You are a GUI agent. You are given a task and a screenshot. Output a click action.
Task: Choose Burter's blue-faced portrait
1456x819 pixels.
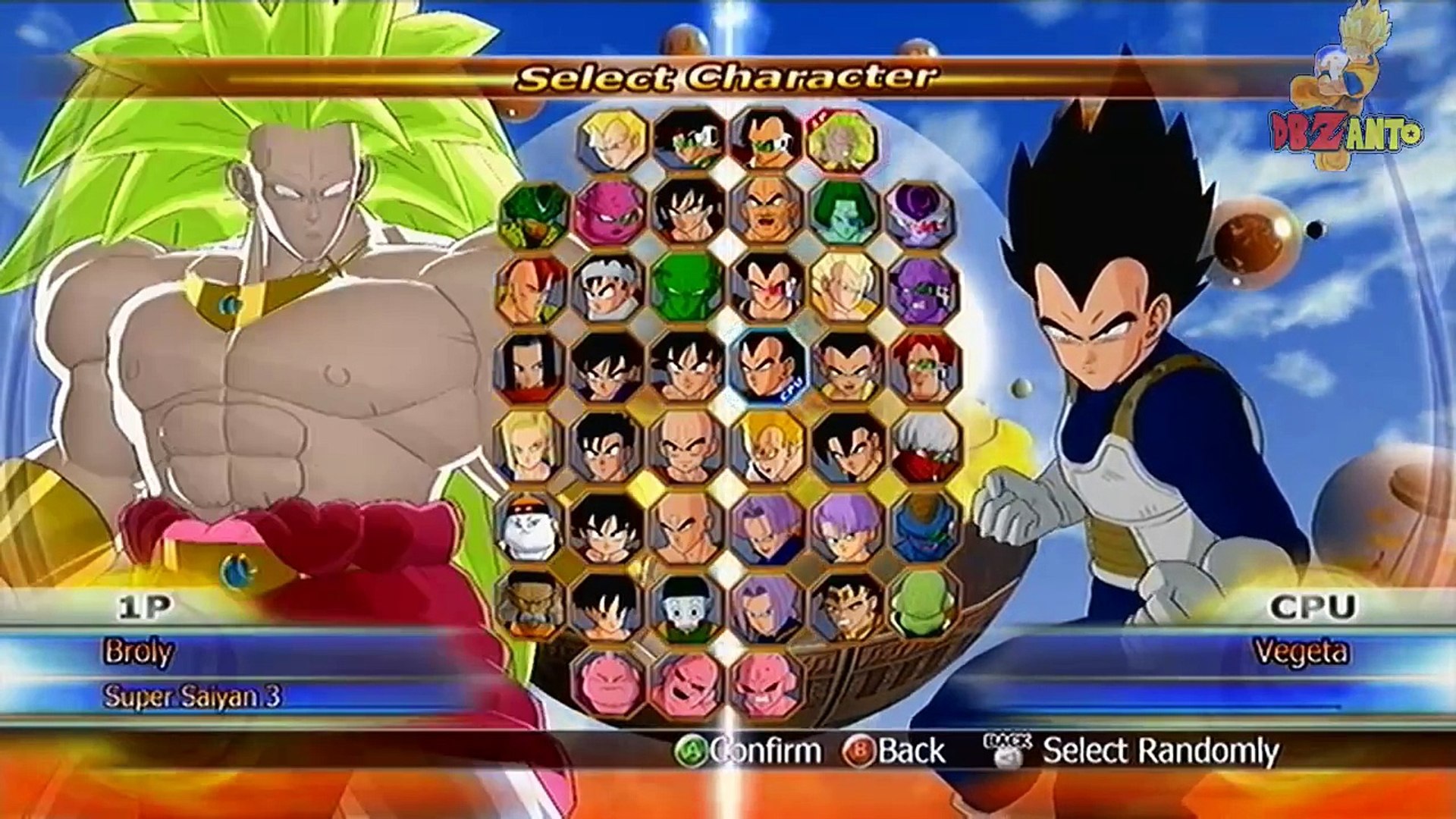(925, 526)
